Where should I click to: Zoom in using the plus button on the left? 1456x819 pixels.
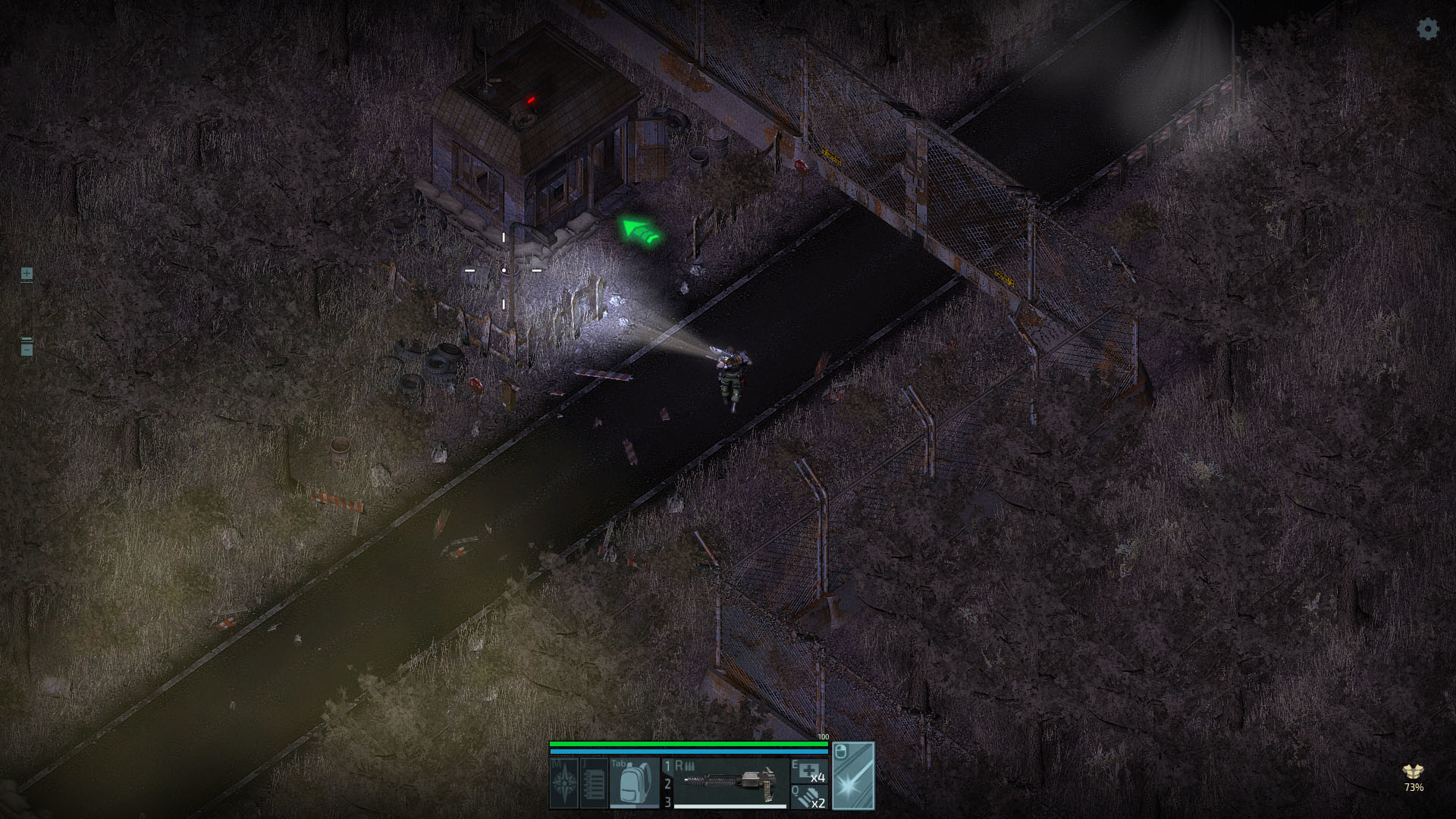click(x=27, y=274)
